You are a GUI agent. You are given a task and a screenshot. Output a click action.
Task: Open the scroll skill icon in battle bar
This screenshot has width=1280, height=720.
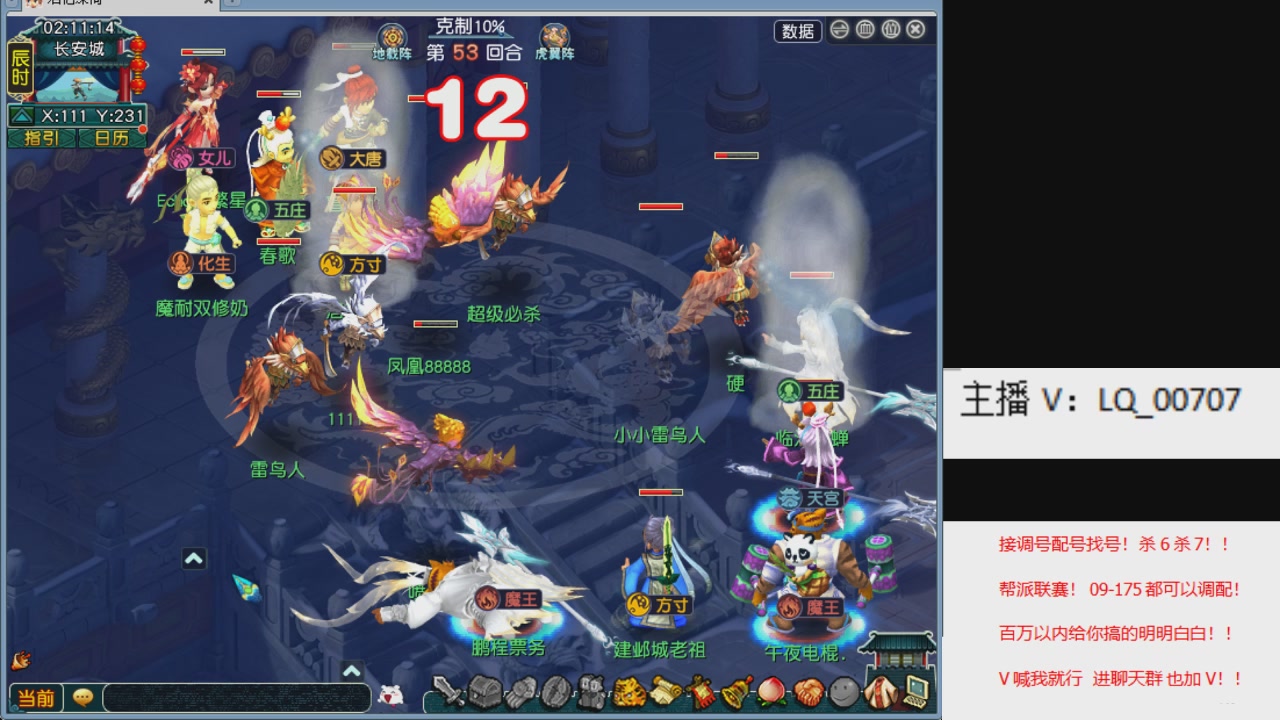tap(666, 691)
